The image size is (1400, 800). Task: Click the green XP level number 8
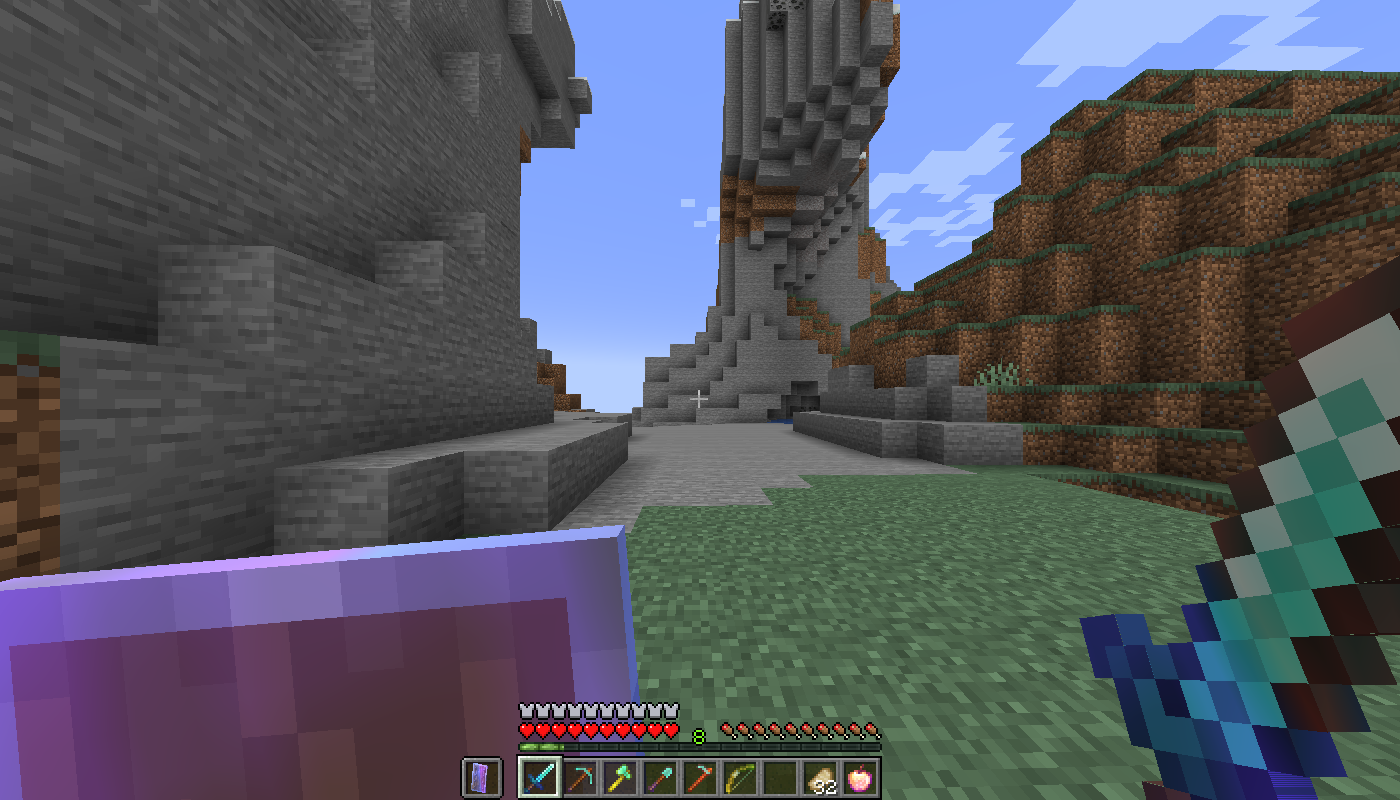pos(698,734)
